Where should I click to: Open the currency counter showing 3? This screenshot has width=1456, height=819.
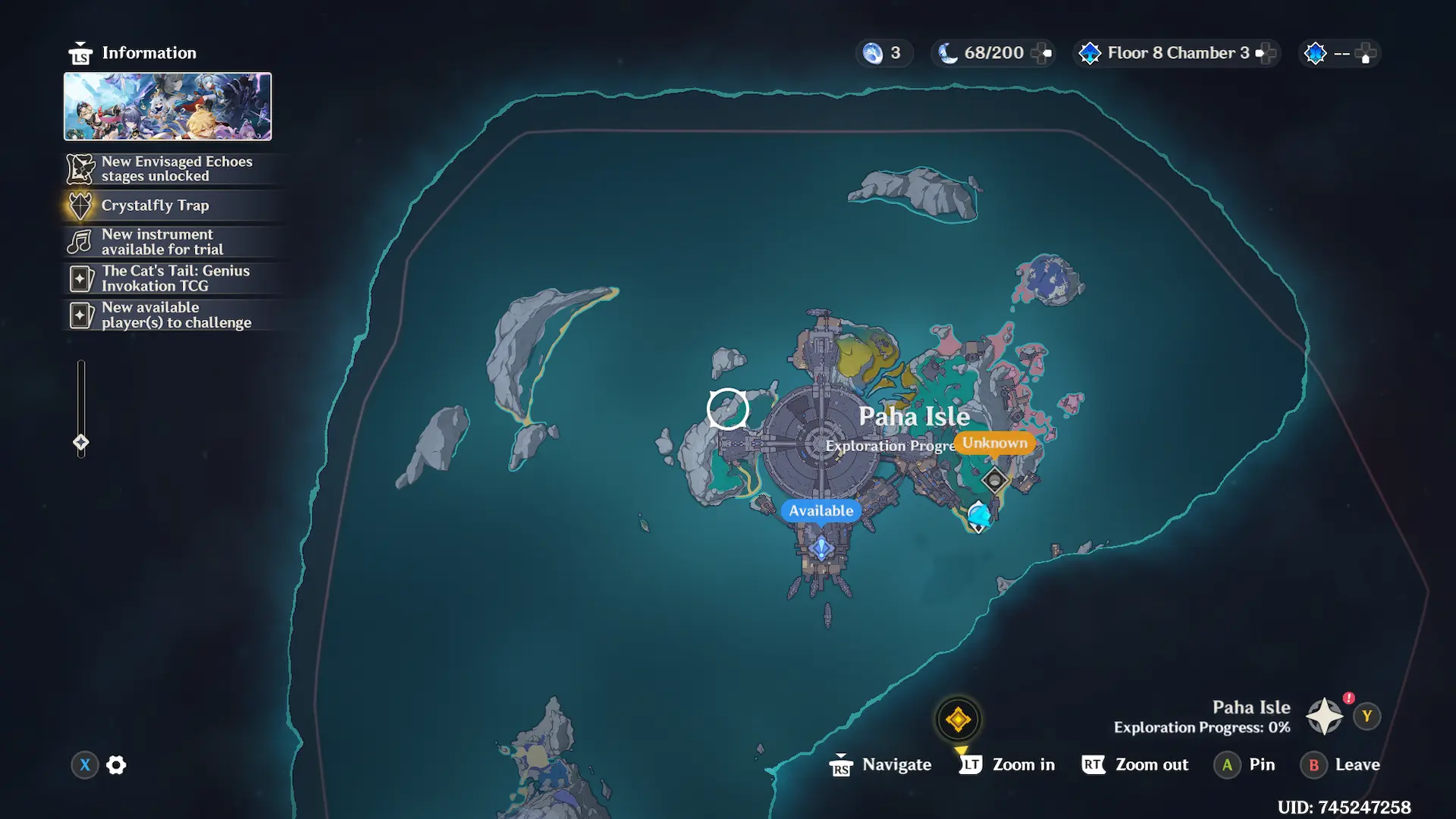(883, 53)
